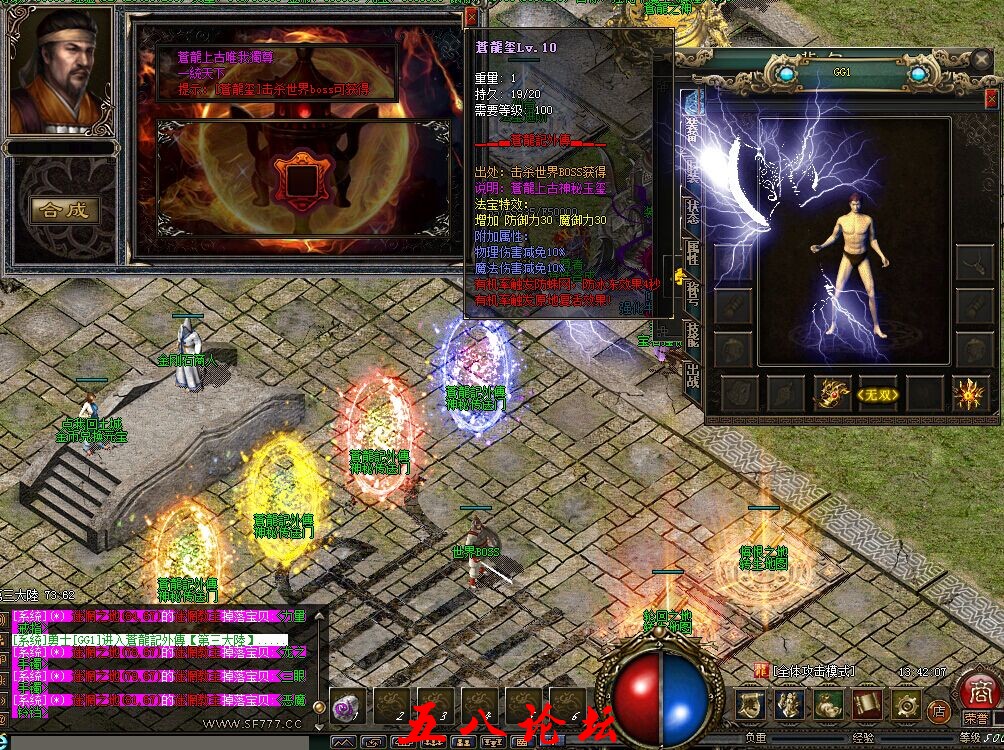Select the 无双 equipment slot

(x=879, y=394)
